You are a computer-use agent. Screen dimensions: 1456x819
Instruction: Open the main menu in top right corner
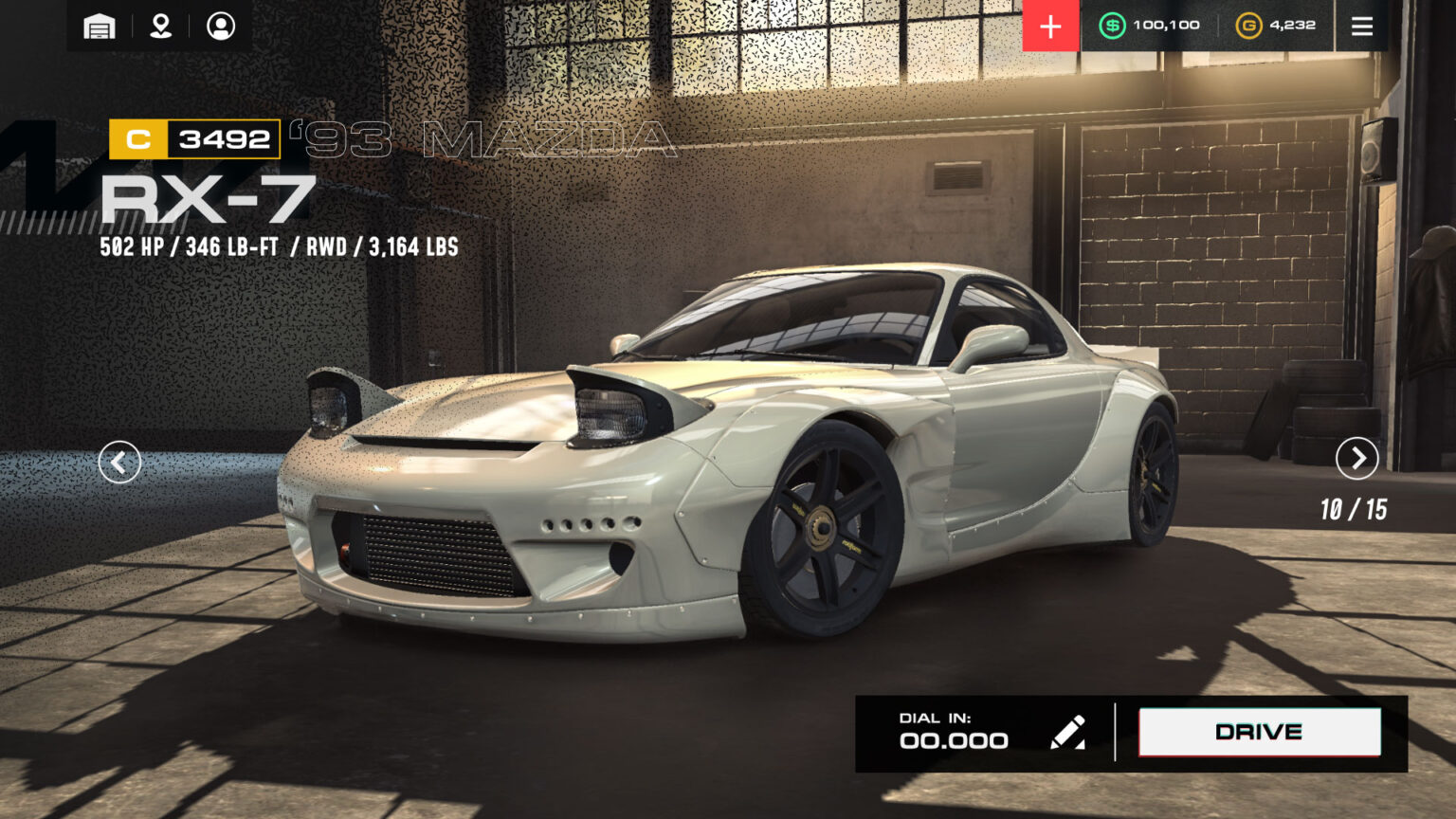tap(1362, 26)
